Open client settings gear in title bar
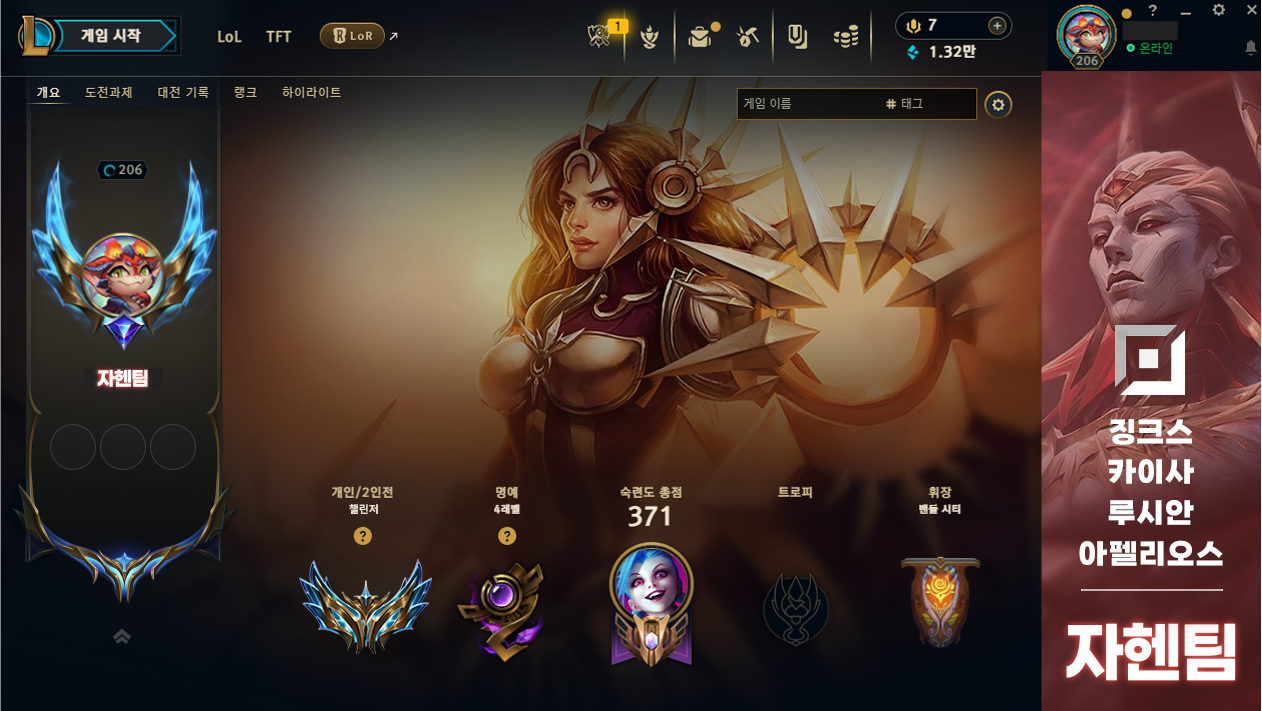This screenshot has height=711, width=1262. tap(1218, 10)
